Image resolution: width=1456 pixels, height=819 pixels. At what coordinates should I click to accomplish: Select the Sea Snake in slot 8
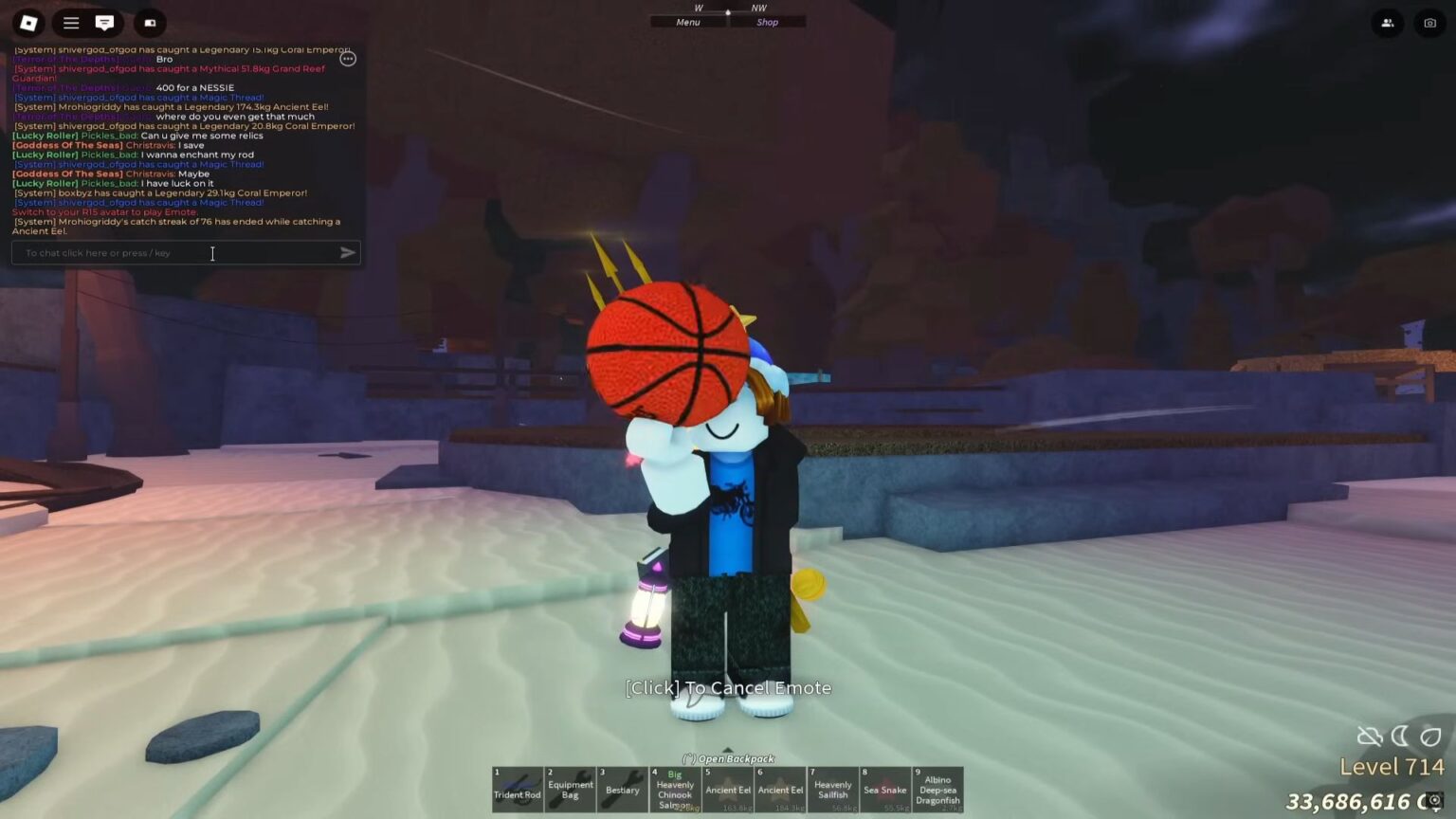point(884,789)
